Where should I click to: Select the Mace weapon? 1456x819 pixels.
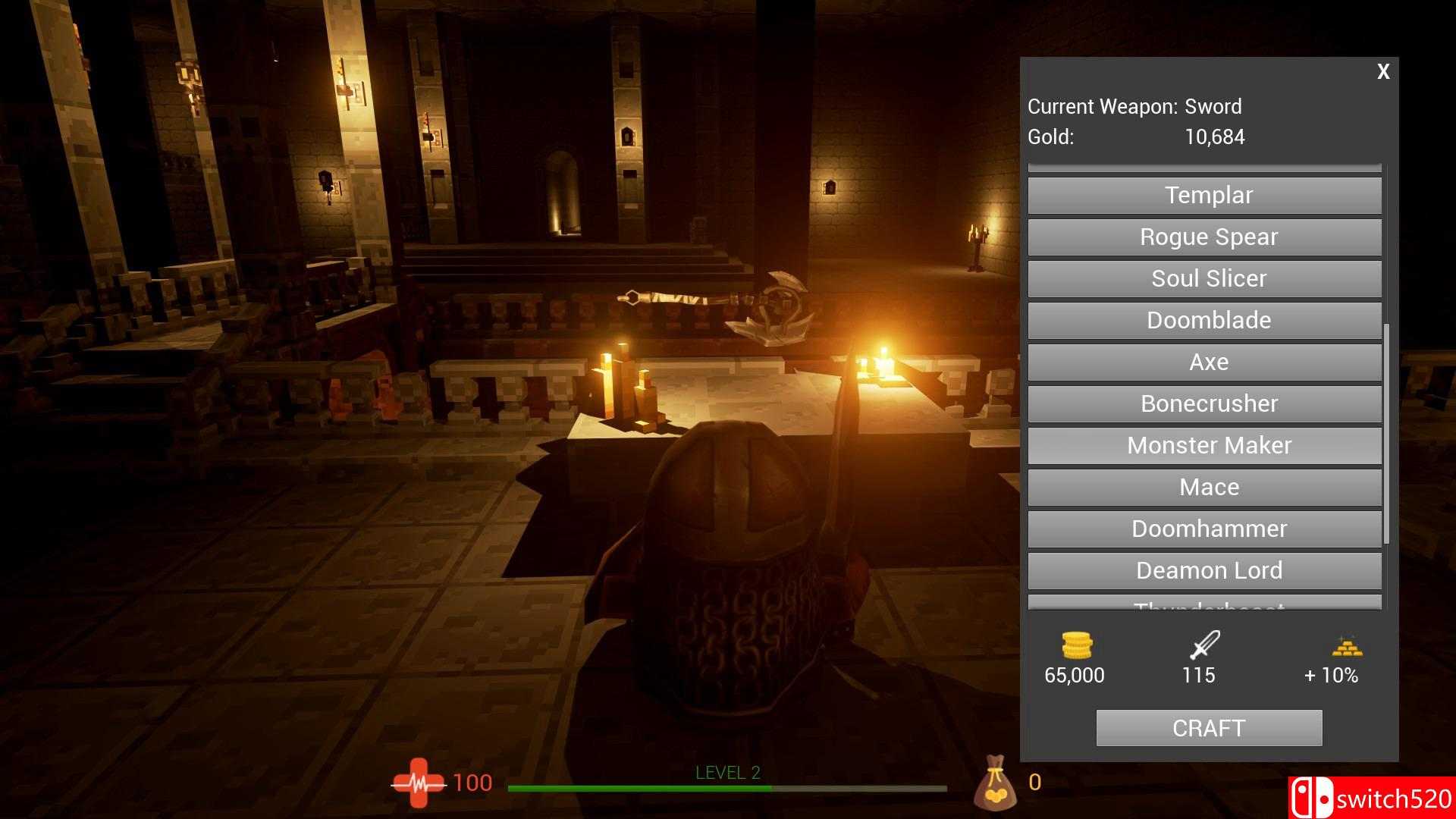point(1208,488)
